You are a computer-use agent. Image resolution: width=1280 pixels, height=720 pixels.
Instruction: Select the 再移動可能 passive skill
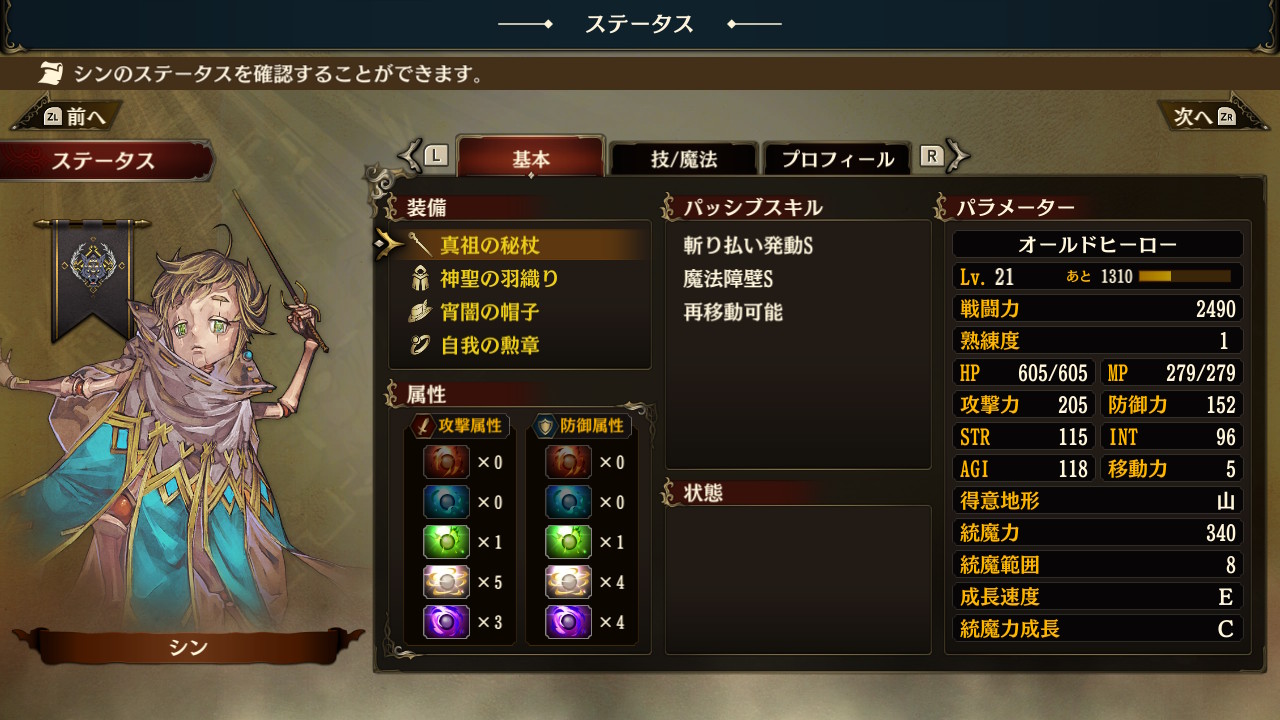pyautogui.click(x=733, y=312)
